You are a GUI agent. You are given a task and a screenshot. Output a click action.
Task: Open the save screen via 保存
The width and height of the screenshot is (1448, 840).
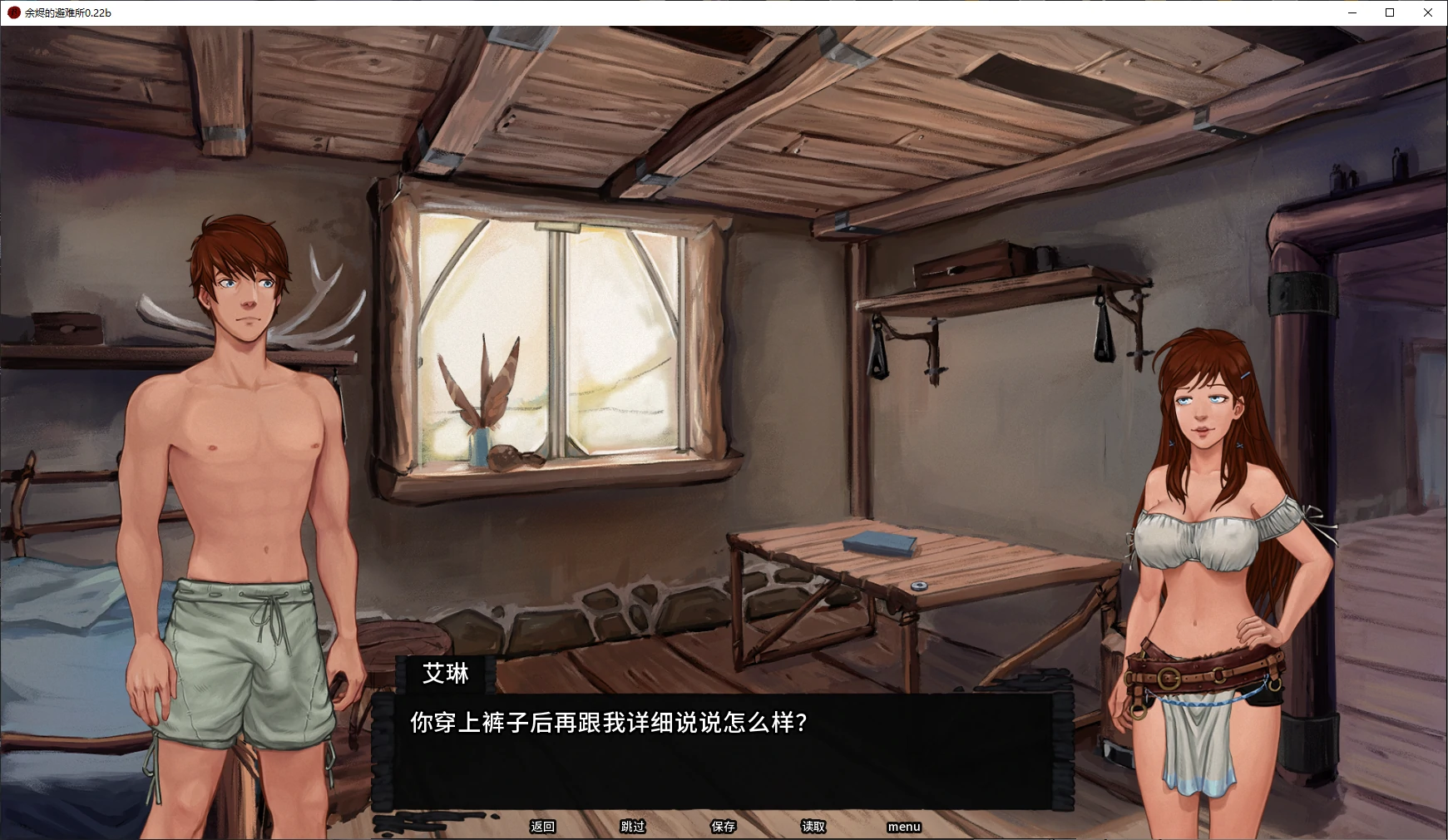[723, 827]
